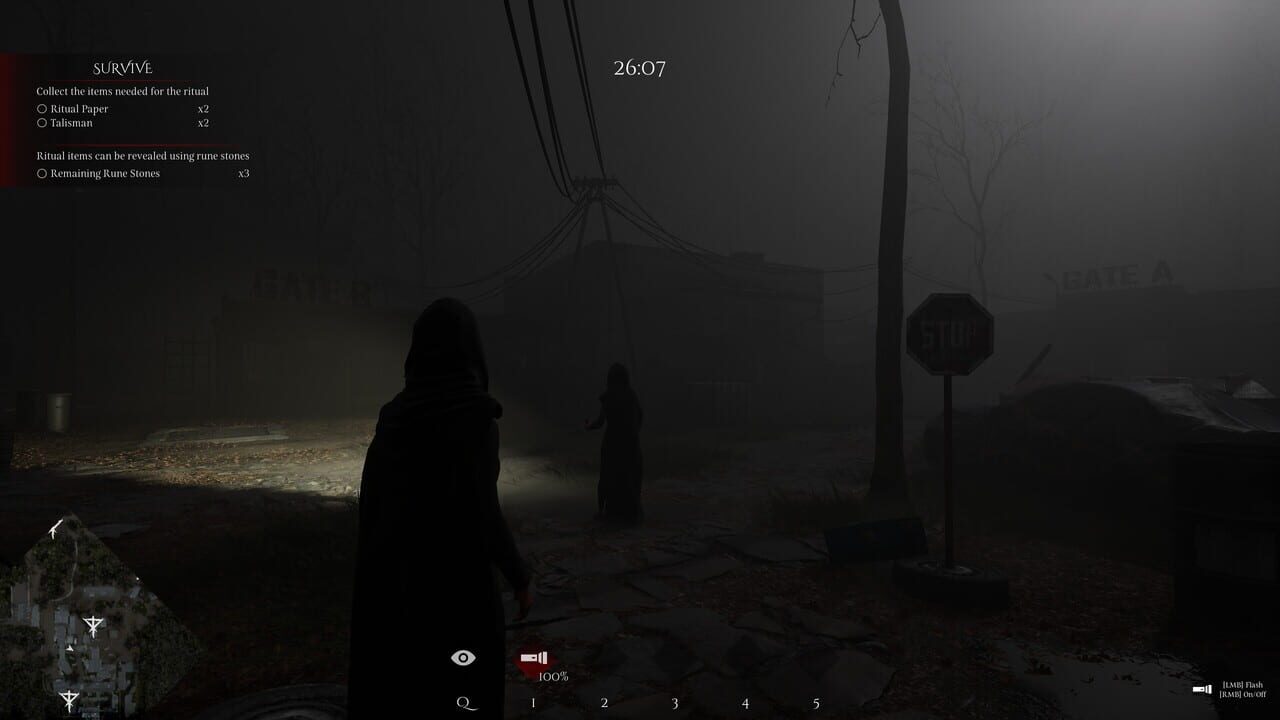
Task: Click the player marker icon on the minimap
Action: click(70, 648)
